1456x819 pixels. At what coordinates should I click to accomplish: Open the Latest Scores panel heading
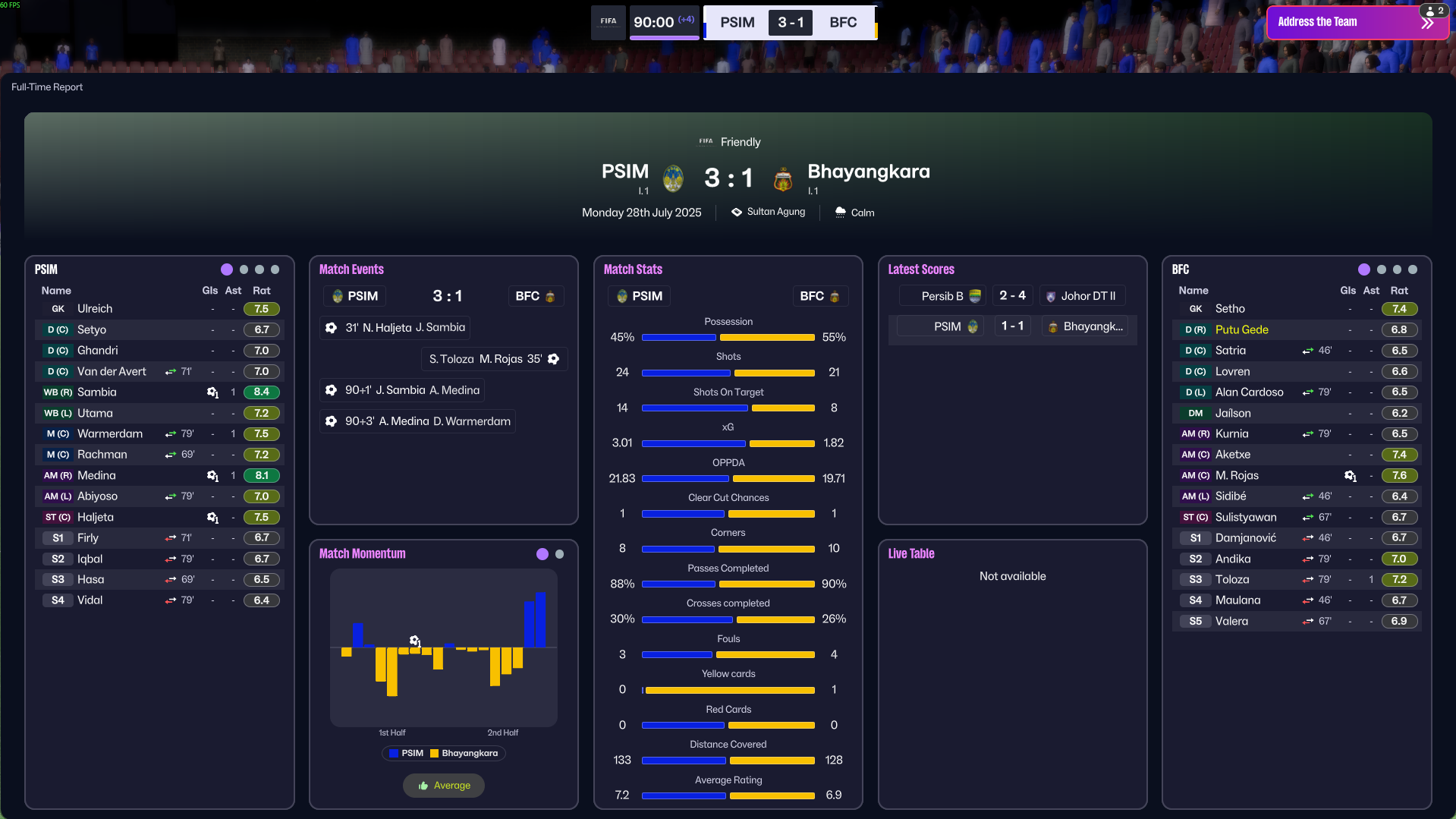(x=920, y=269)
